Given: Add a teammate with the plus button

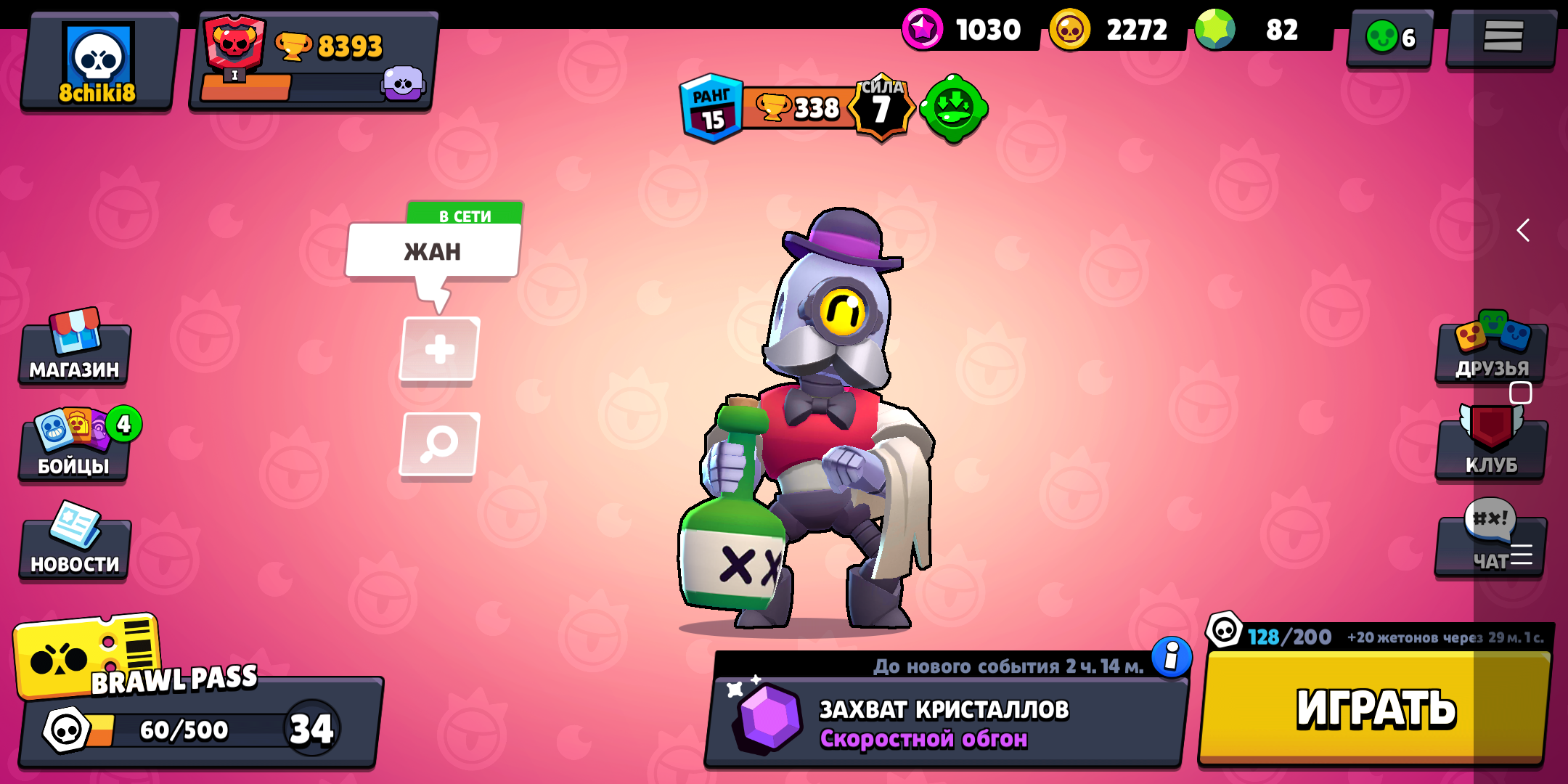Looking at the screenshot, I should 438,348.
